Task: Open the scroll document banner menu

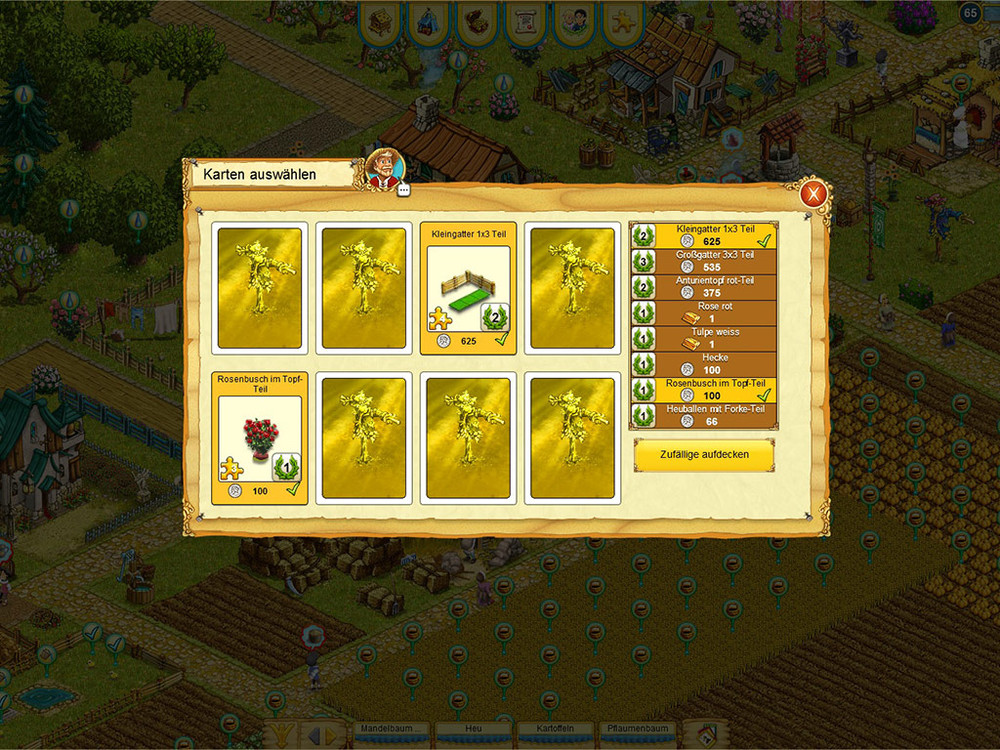Action: (x=524, y=22)
